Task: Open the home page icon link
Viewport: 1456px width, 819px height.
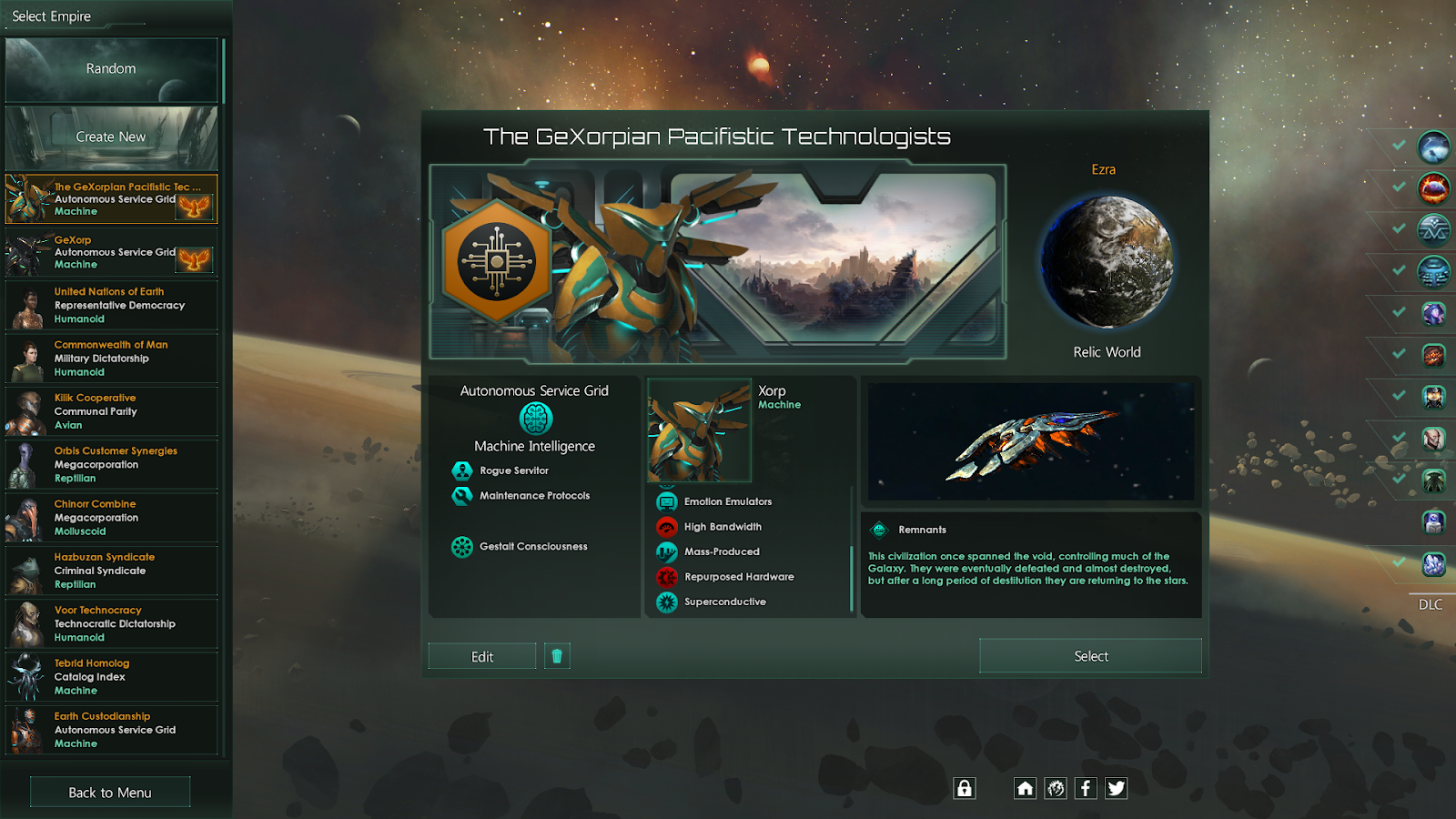Action: [x=1025, y=788]
